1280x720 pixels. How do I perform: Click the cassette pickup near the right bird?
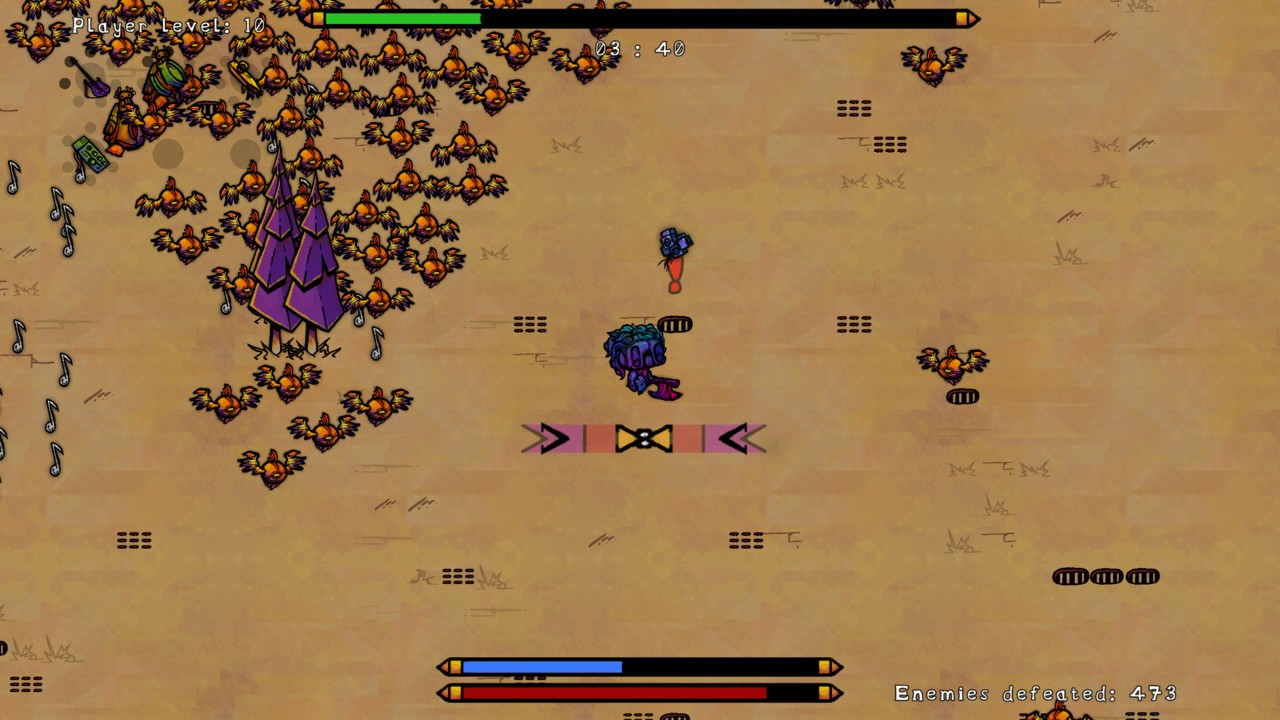point(962,397)
